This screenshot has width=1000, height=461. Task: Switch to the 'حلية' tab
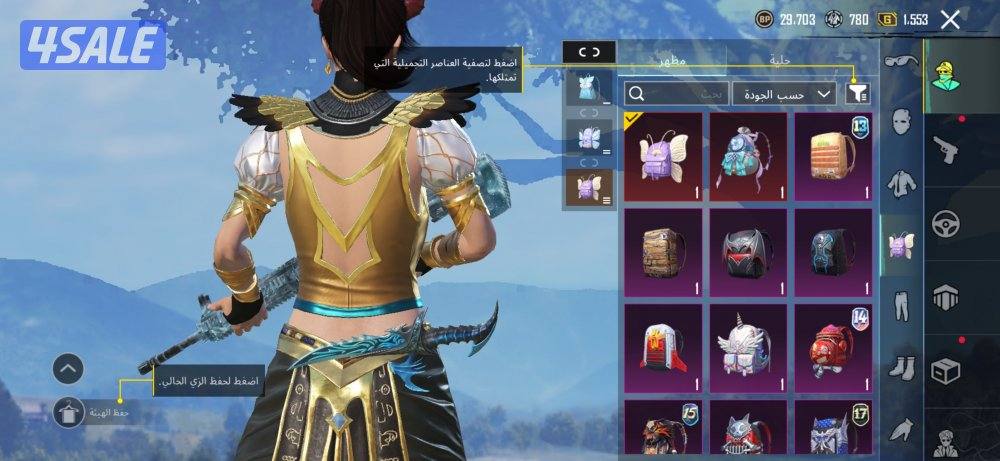tap(780, 60)
